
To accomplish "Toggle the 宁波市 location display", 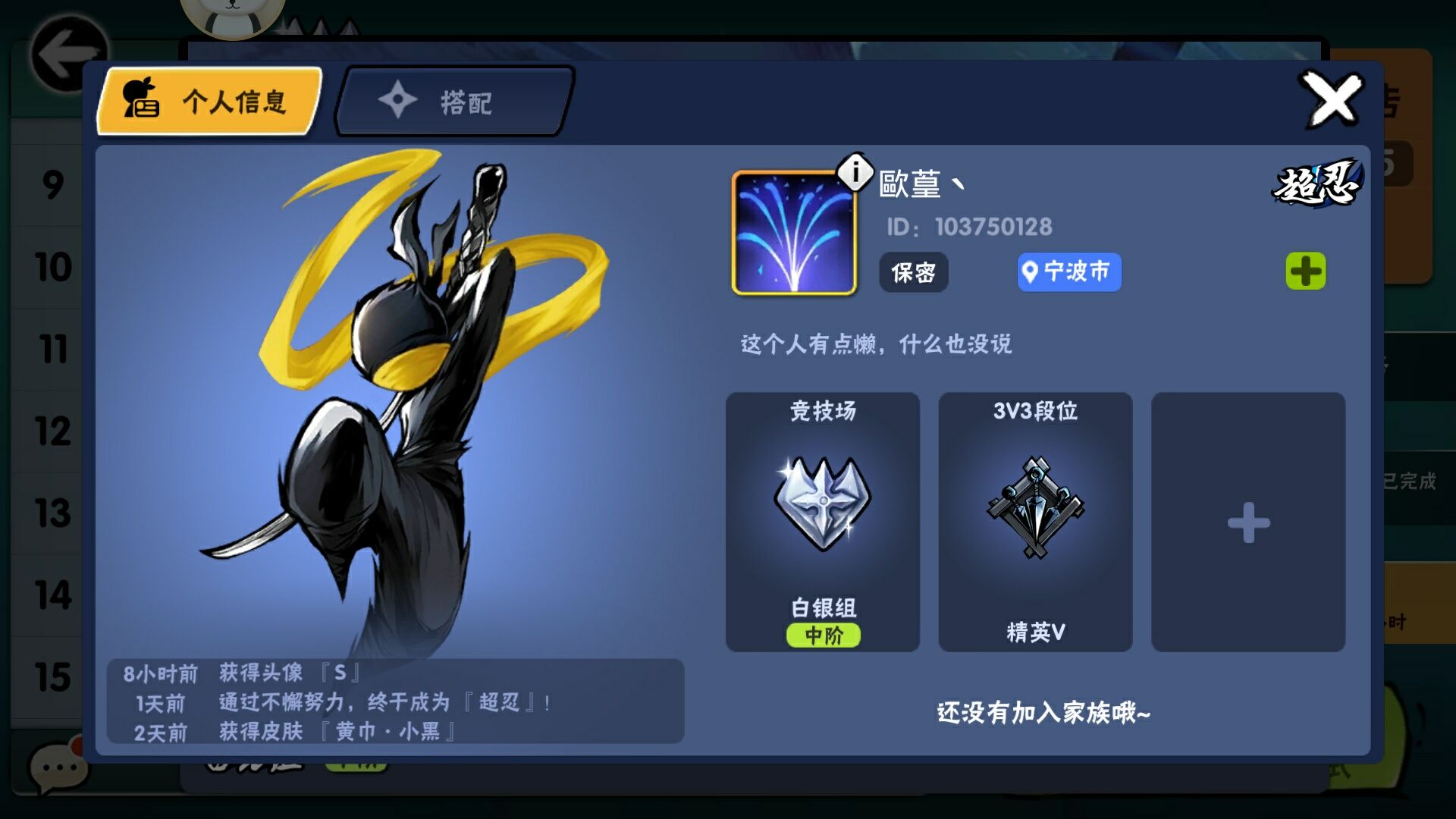I will click(x=1069, y=274).
